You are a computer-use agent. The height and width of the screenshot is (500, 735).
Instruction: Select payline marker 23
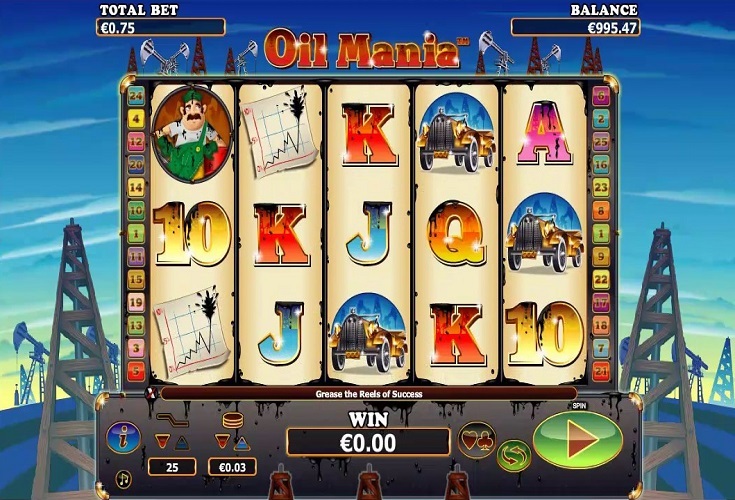(601, 188)
